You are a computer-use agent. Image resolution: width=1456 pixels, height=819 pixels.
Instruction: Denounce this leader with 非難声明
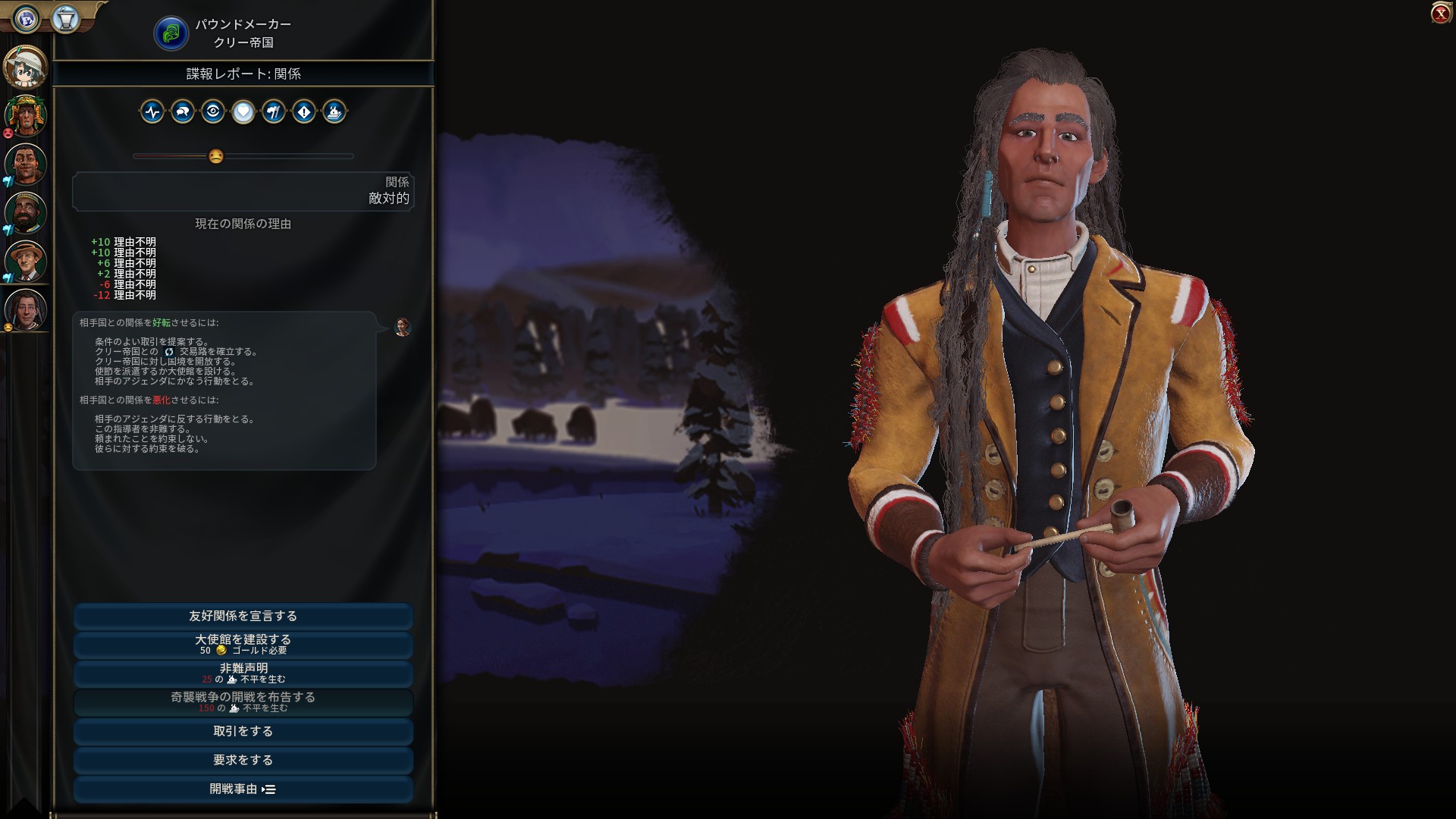pyautogui.click(x=243, y=673)
